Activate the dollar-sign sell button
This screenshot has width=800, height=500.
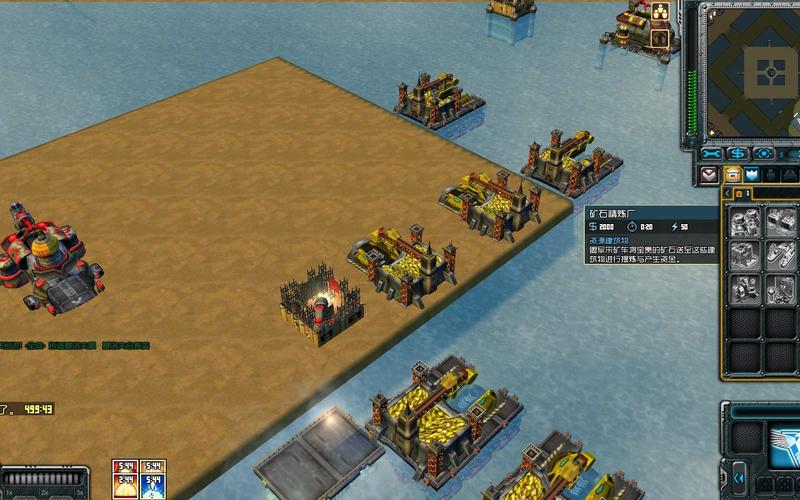[x=738, y=154]
